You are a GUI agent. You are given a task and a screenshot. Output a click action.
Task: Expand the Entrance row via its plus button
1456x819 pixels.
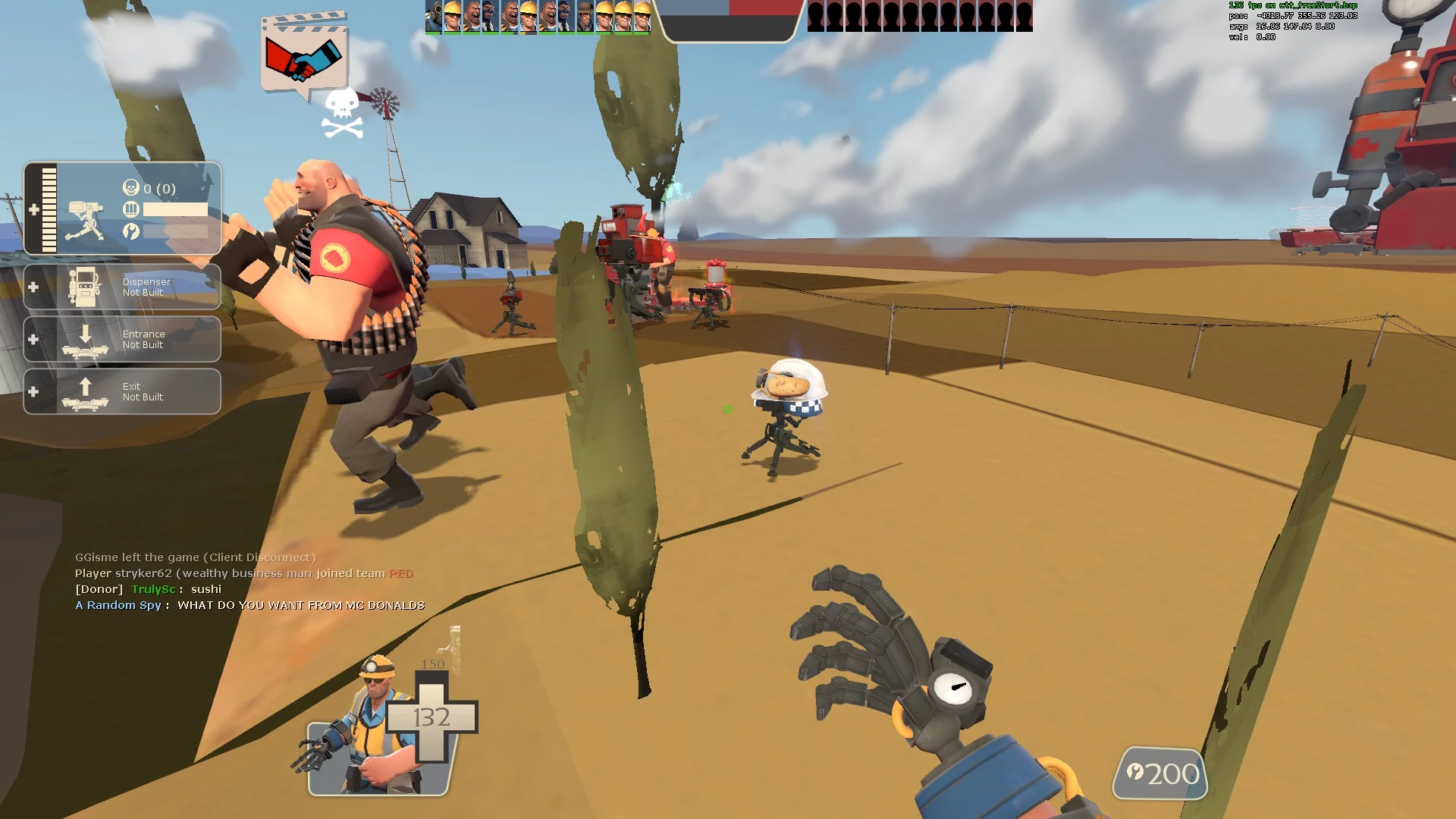coord(33,339)
